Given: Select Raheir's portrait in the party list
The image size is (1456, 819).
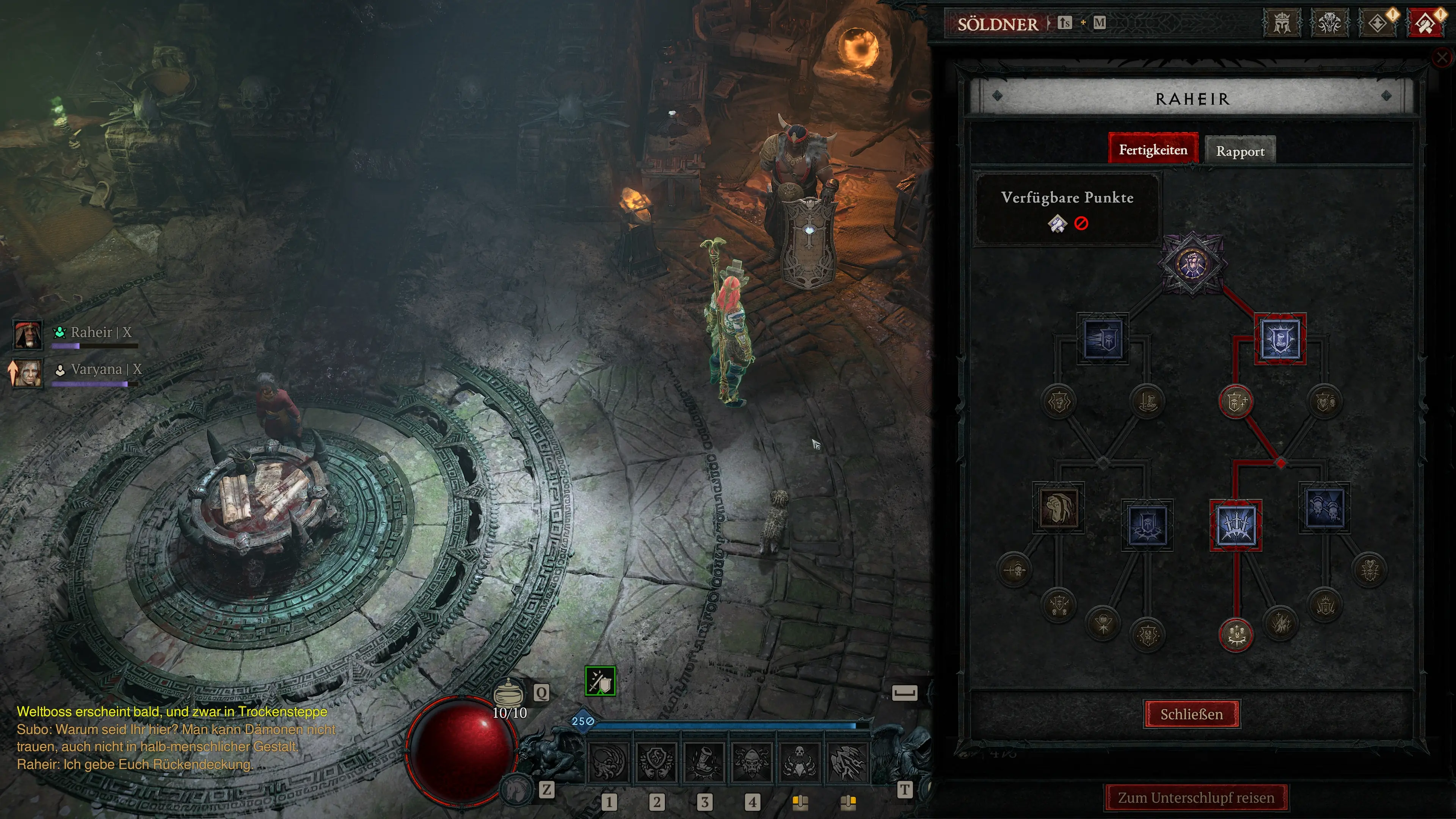Looking at the screenshot, I should click(27, 334).
